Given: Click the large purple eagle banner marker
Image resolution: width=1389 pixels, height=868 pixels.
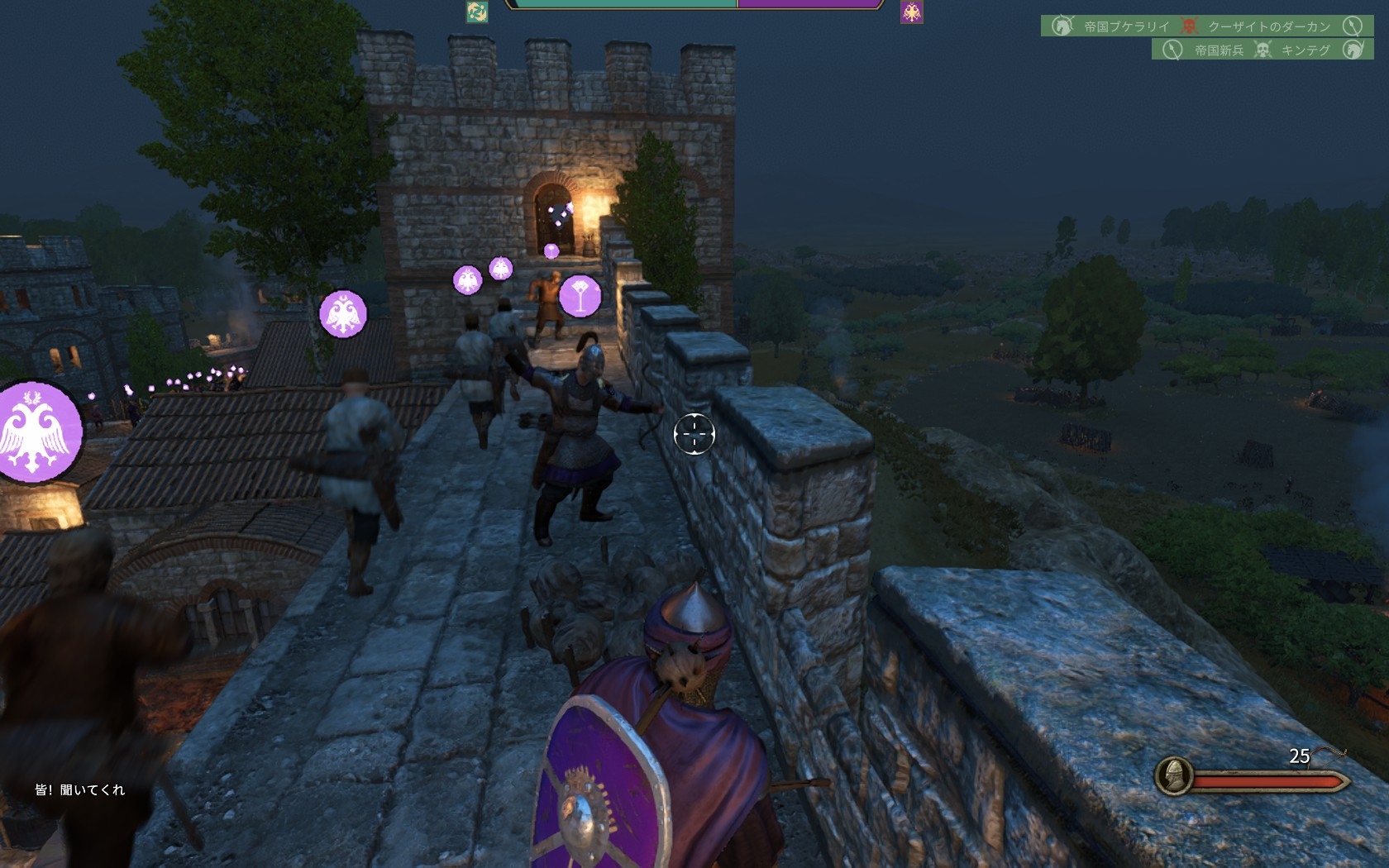Looking at the screenshot, I should tap(39, 432).
